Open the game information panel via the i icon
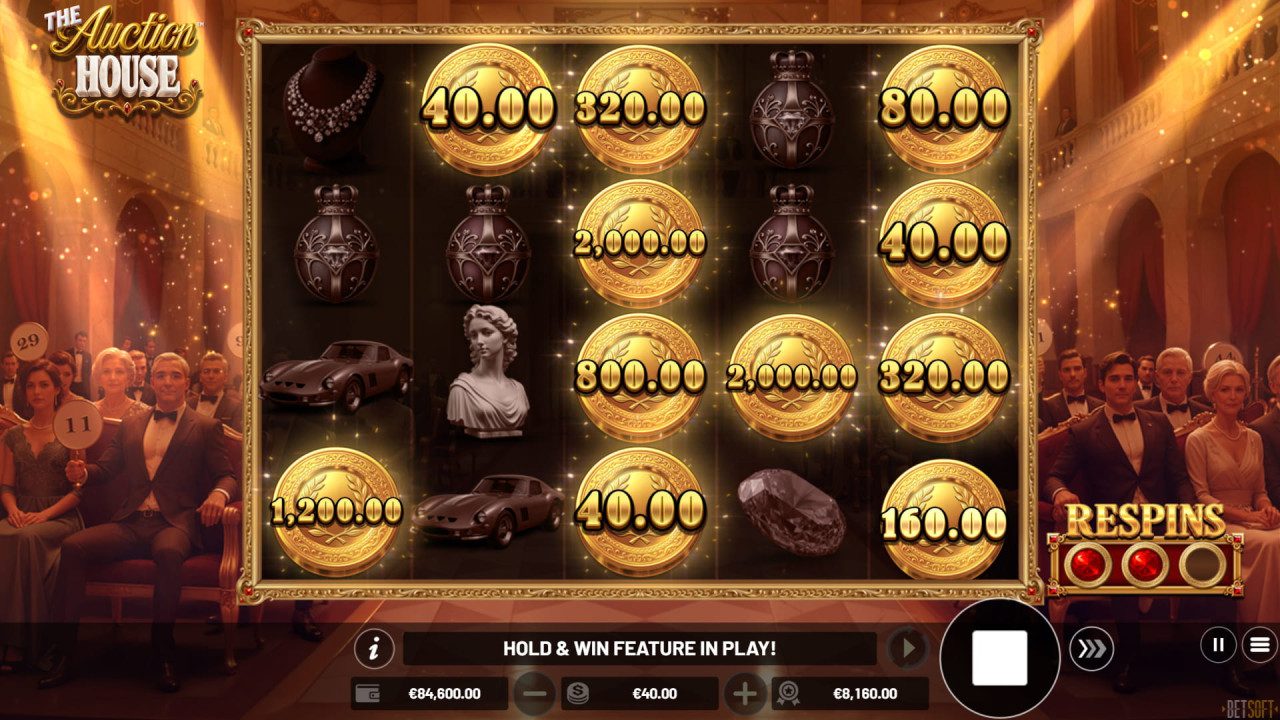Screen dimensions: 1280x720 click(374, 648)
